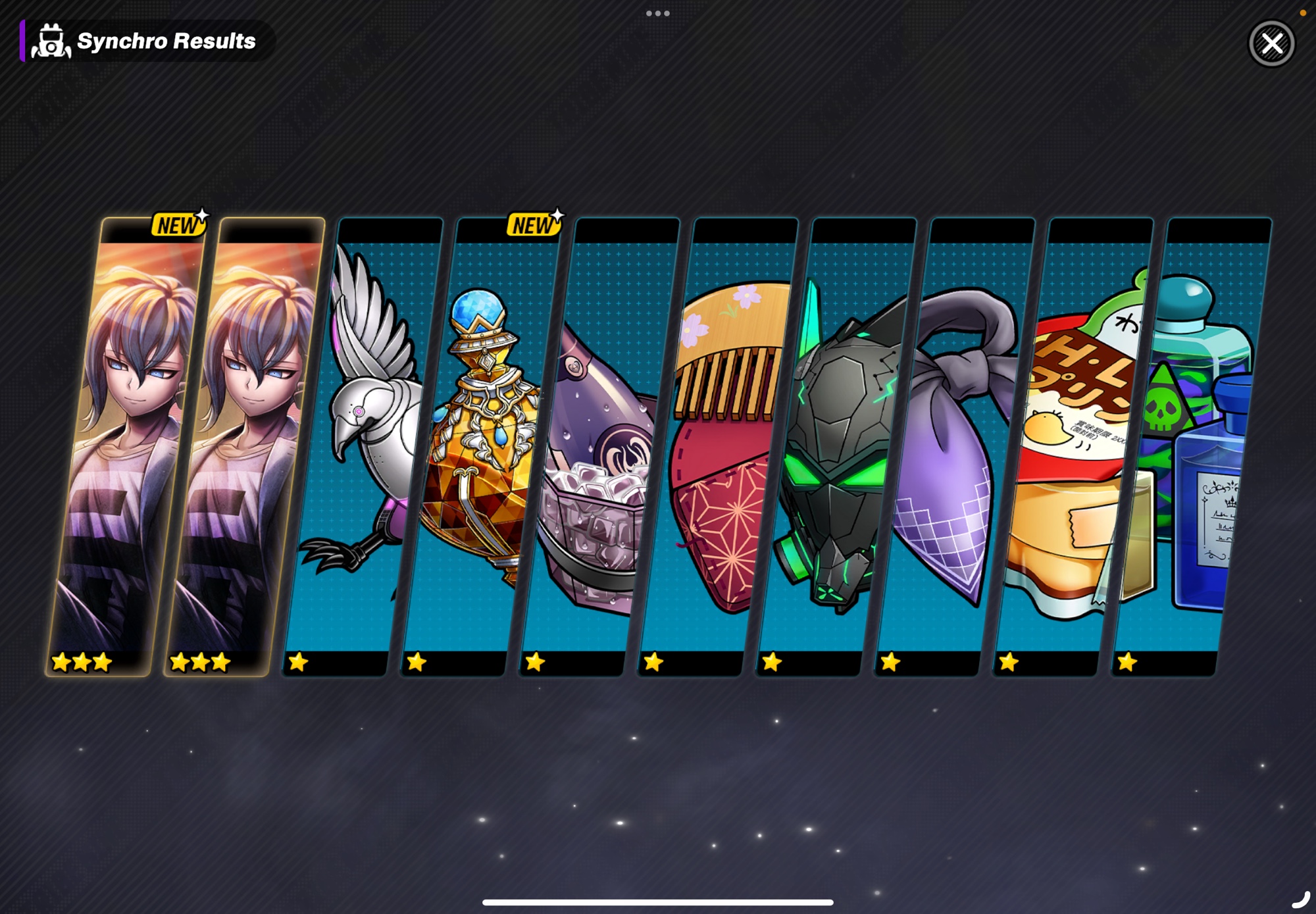View the golden jeweled perfume bottle card
The height and width of the screenshot is (914, 1316).
tap(480, 447)
